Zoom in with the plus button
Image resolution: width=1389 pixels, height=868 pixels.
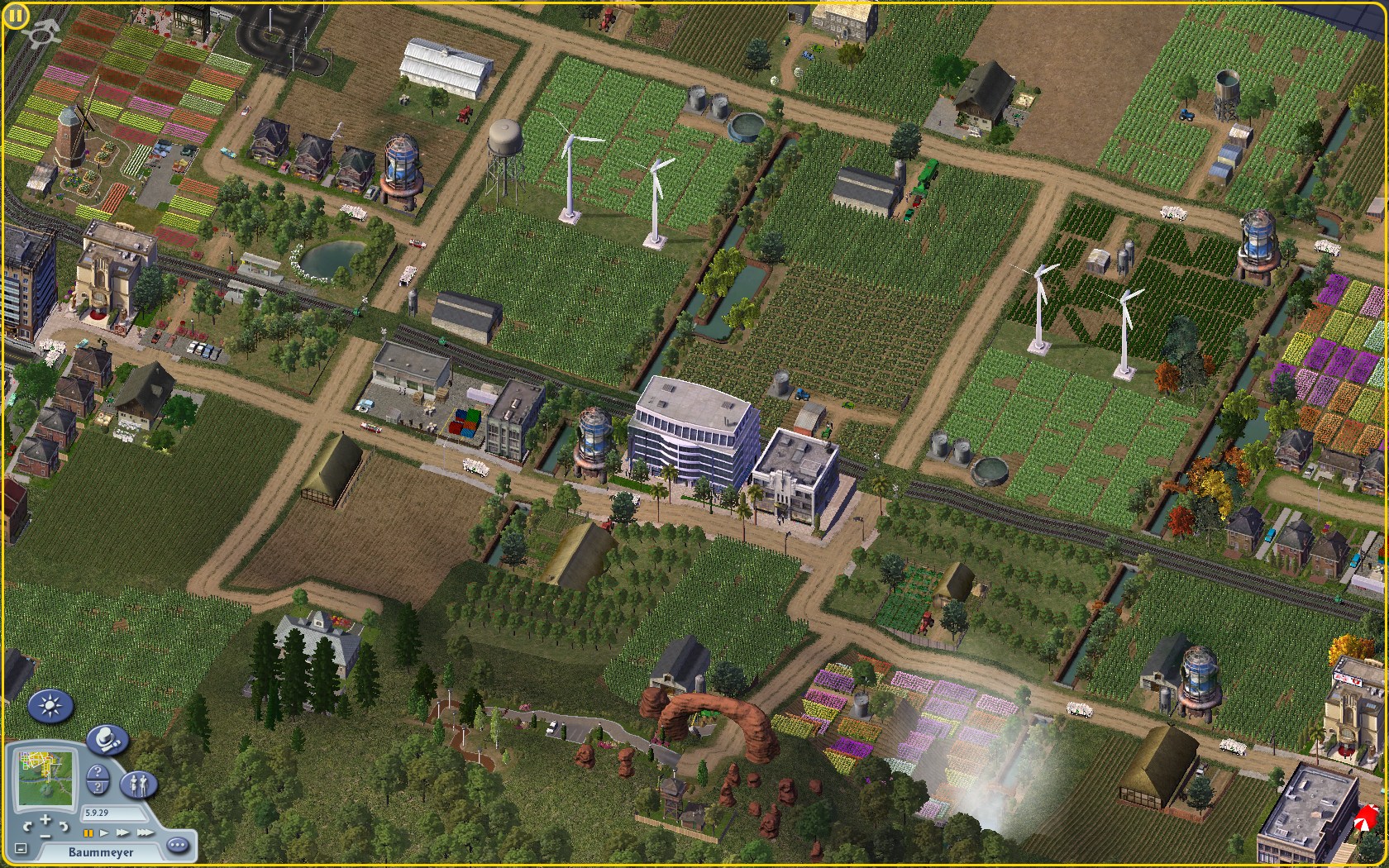pos(45,820)
